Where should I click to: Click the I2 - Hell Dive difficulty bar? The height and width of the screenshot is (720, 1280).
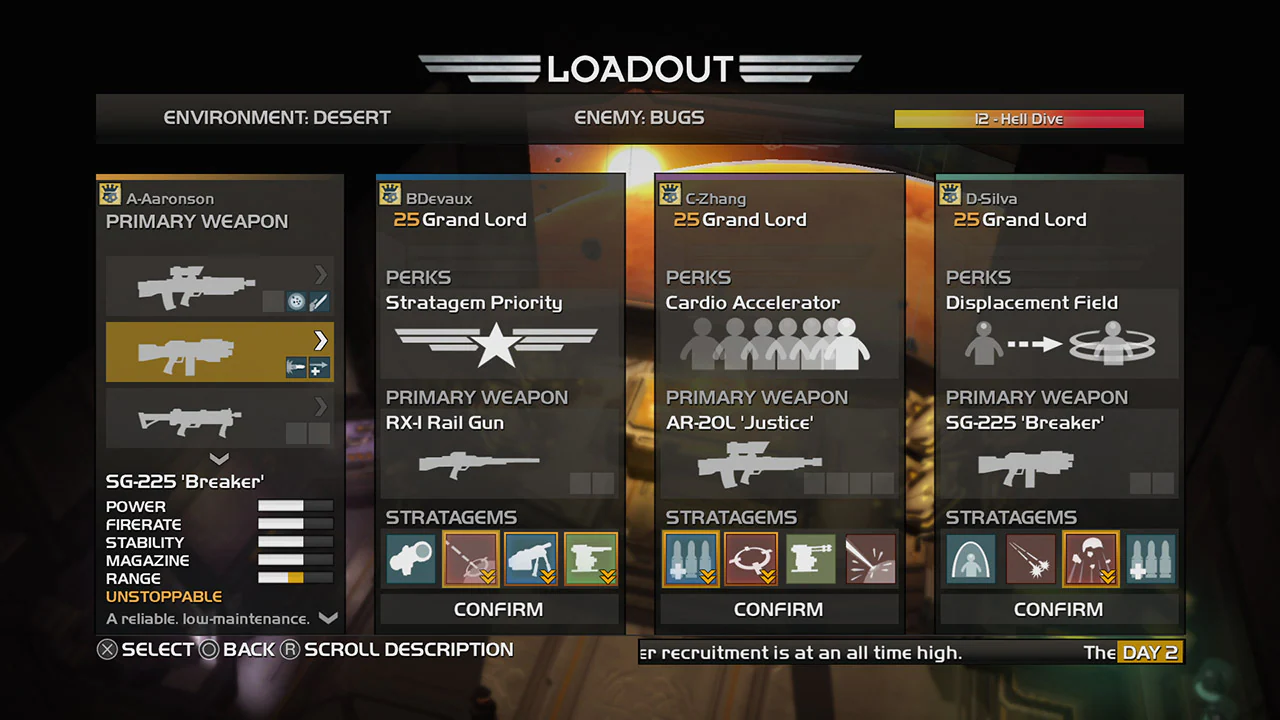pos(1019,119)
